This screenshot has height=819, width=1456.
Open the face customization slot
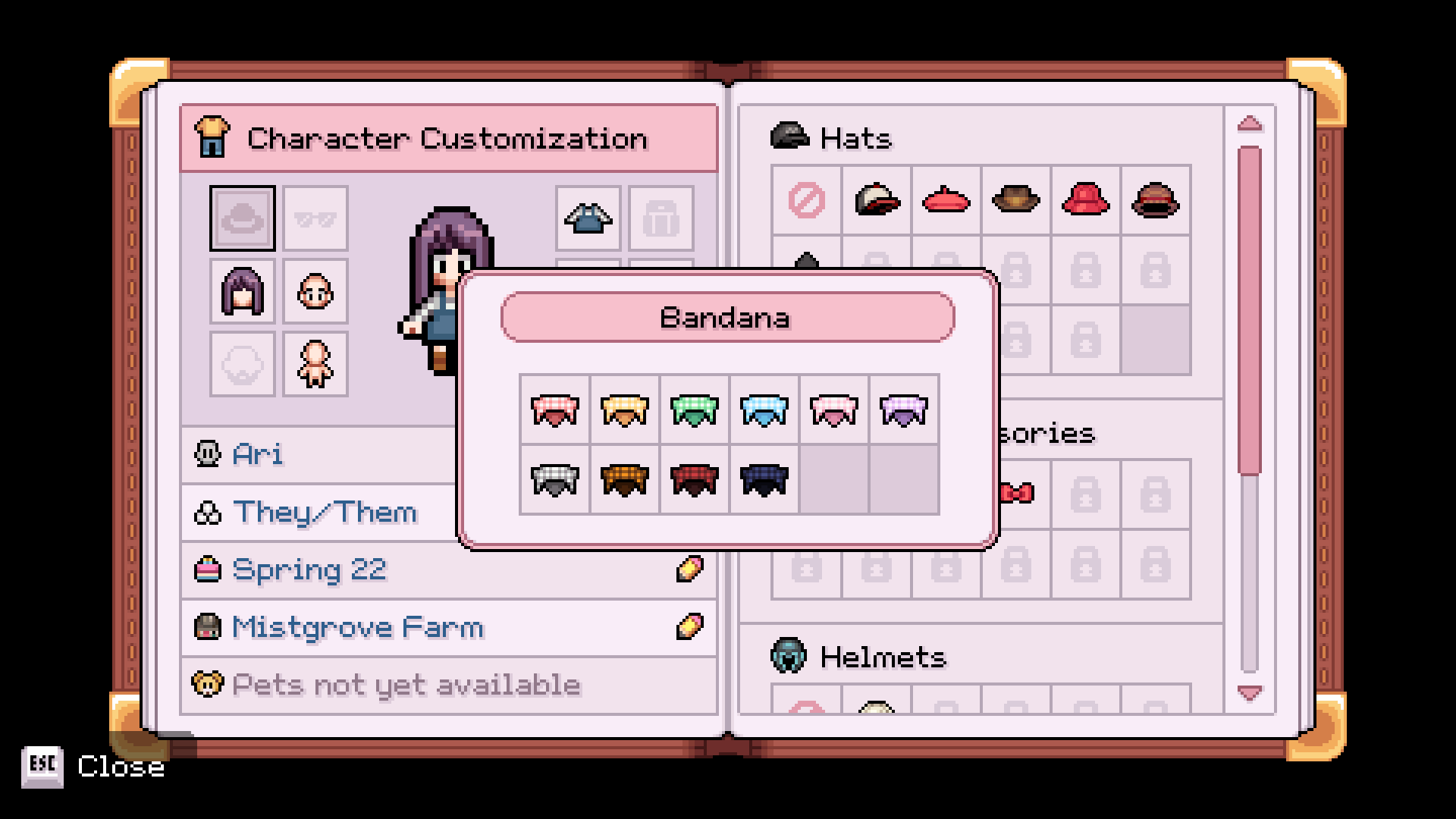(x=315, y=292)
